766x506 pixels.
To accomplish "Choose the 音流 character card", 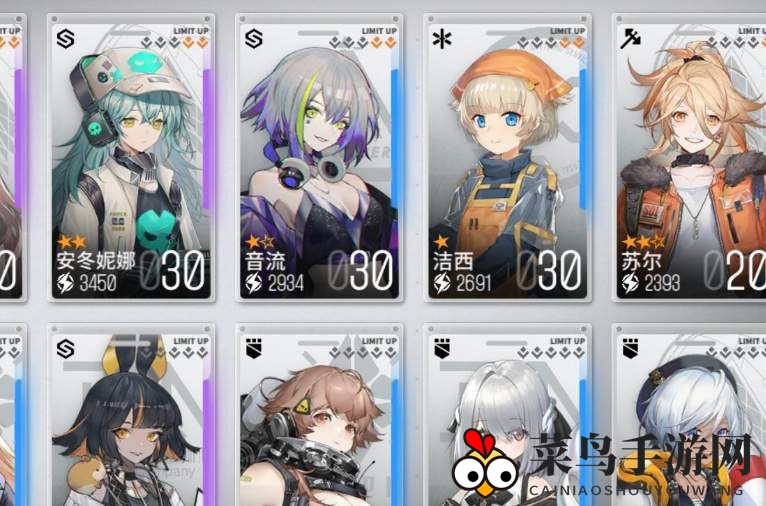I will tap(320, 160).
